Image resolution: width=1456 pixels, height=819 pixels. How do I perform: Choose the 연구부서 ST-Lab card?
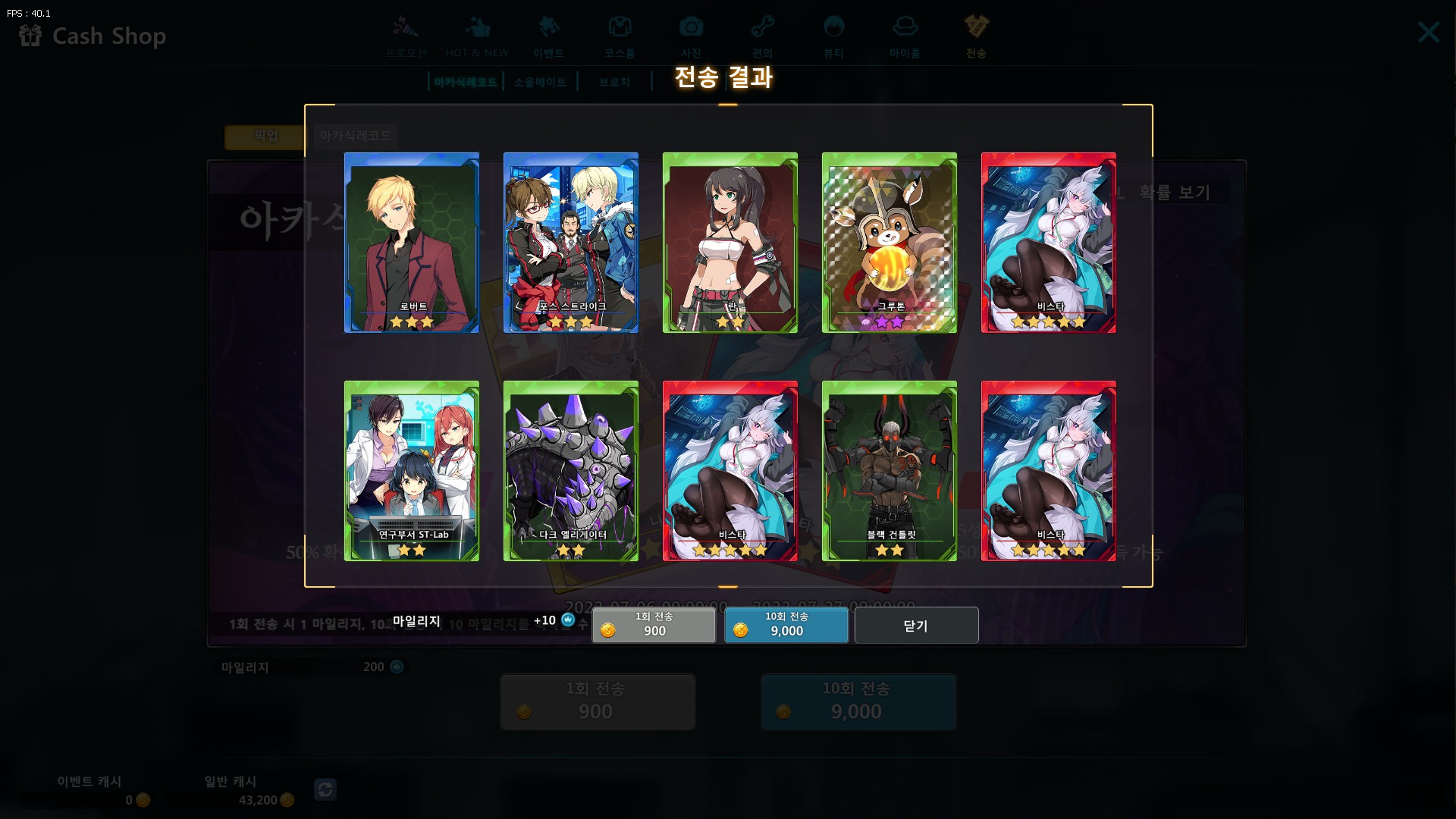[412, 471]
